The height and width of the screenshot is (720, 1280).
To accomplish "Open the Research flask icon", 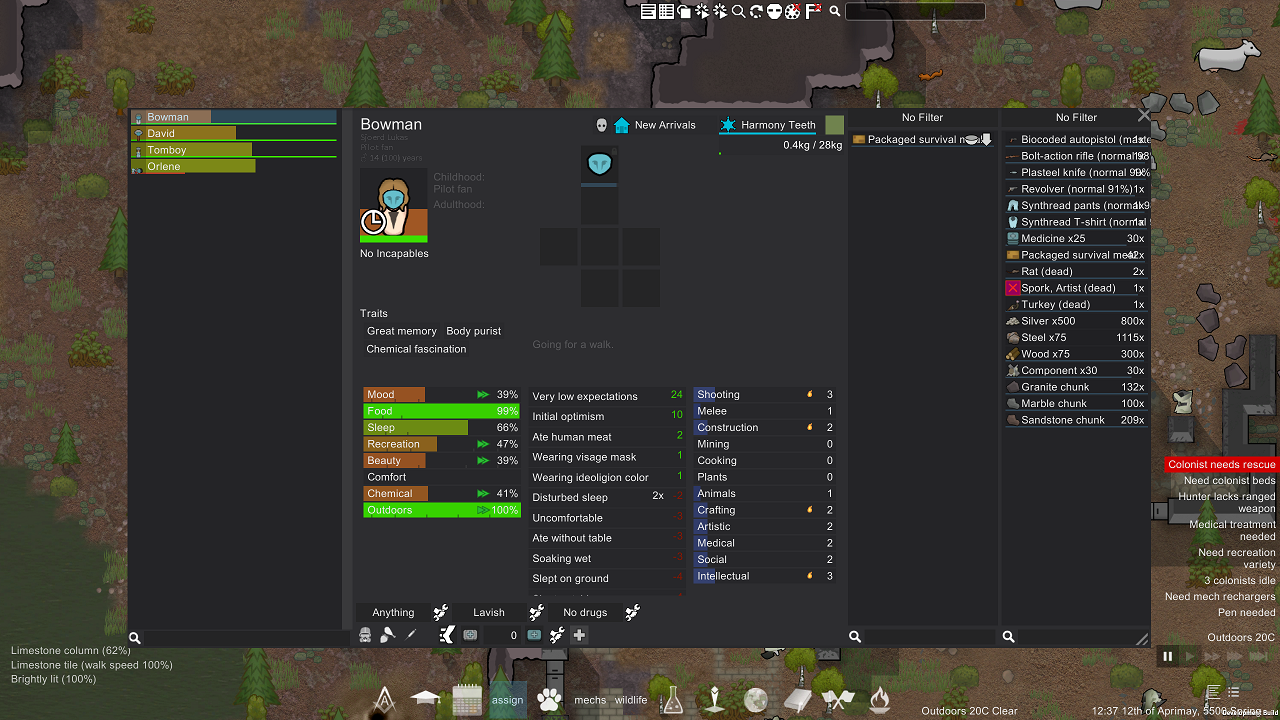I will tap(671, 699).
